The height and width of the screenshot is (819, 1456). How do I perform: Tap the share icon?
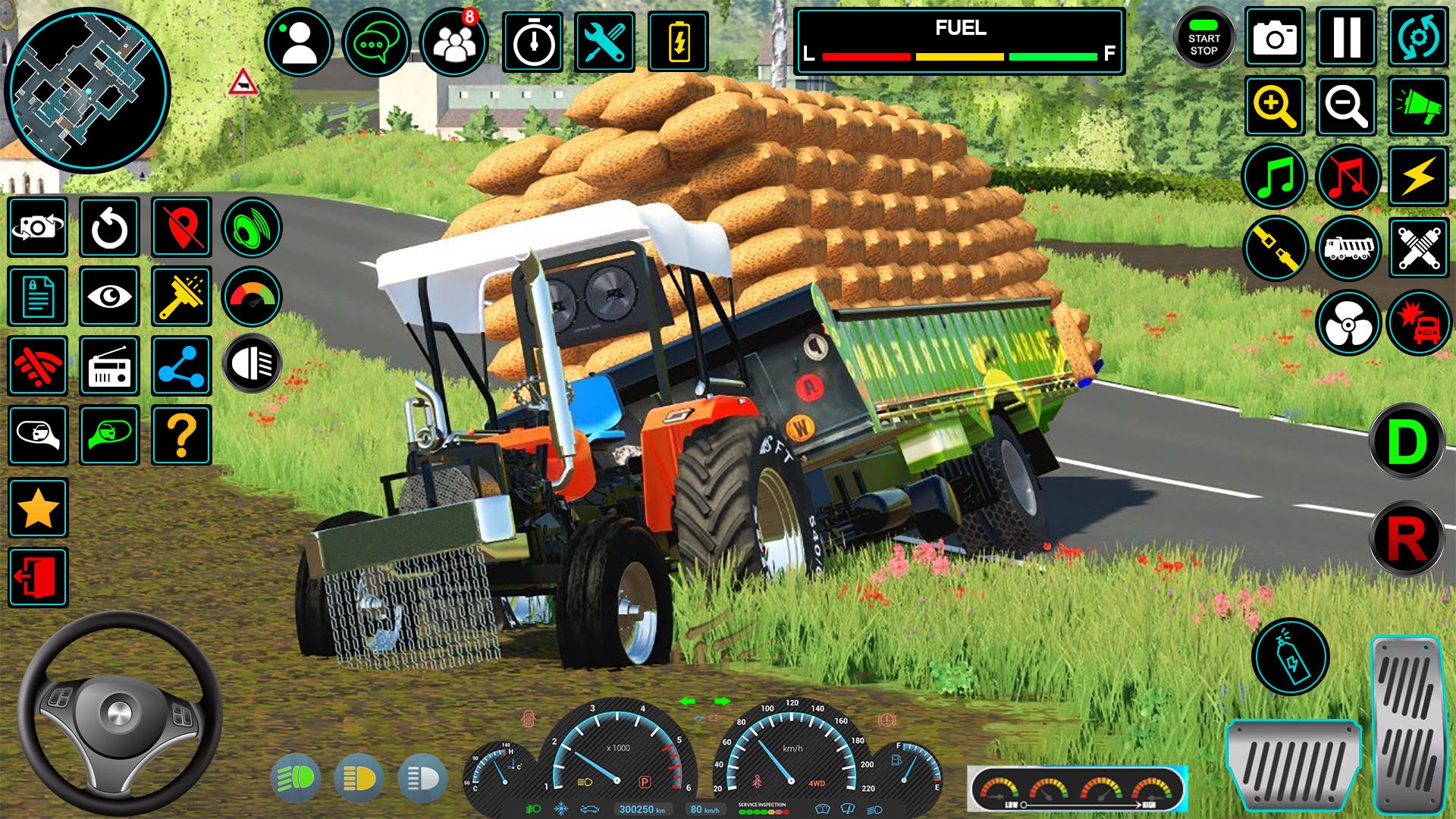181,366
